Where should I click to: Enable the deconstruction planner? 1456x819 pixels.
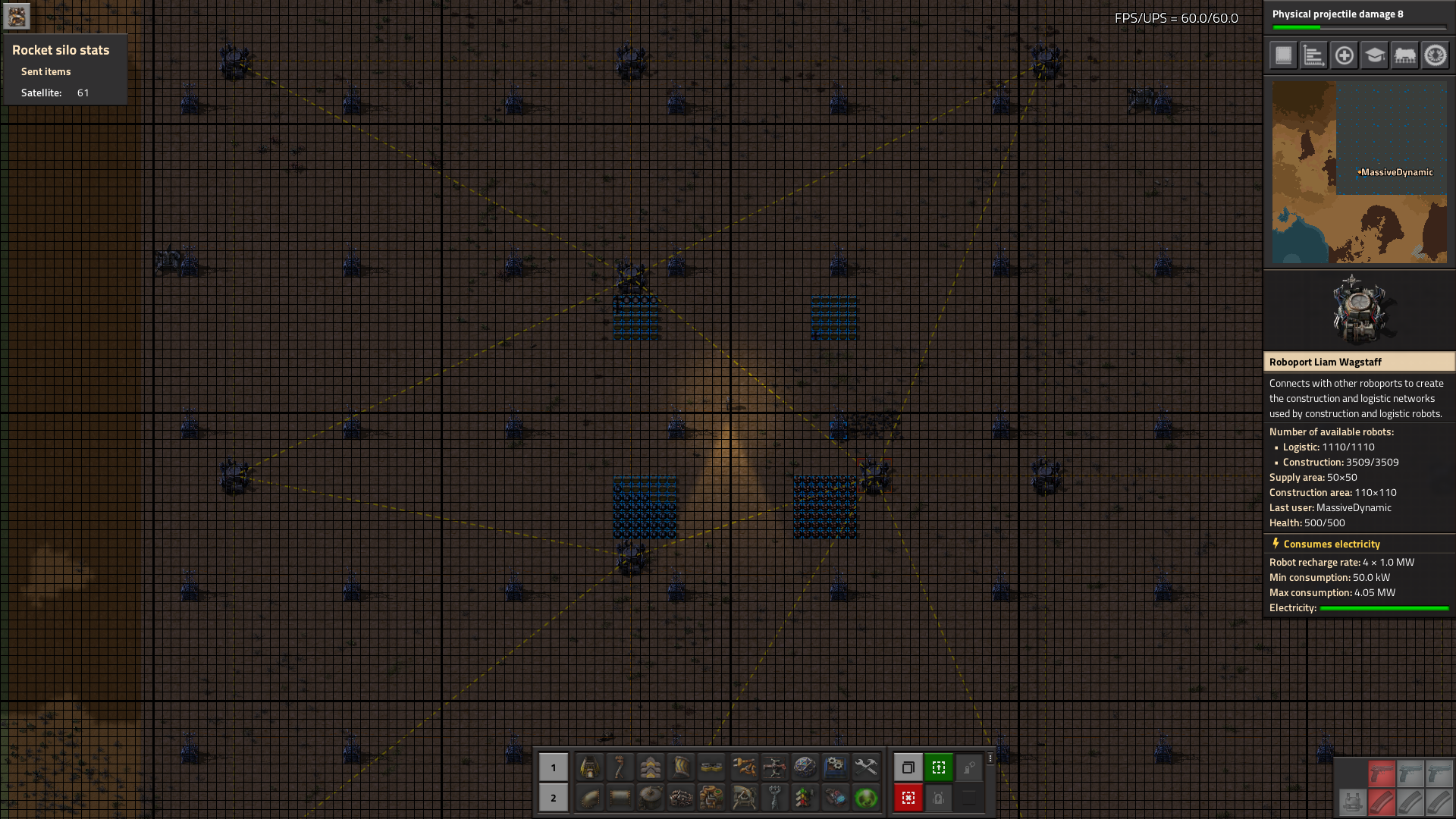point(908,797)
